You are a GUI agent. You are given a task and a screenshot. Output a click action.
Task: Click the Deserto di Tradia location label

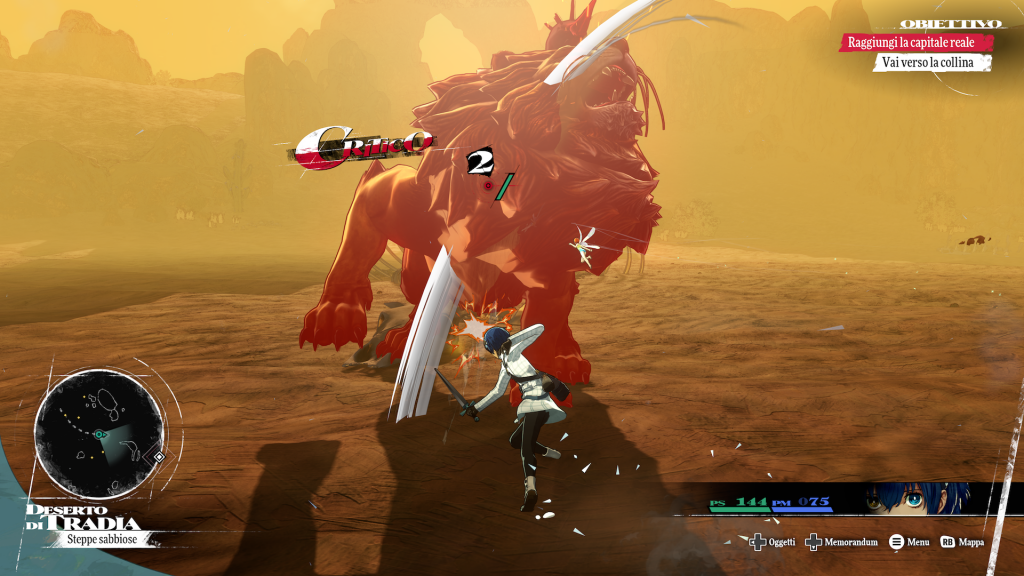83,517
